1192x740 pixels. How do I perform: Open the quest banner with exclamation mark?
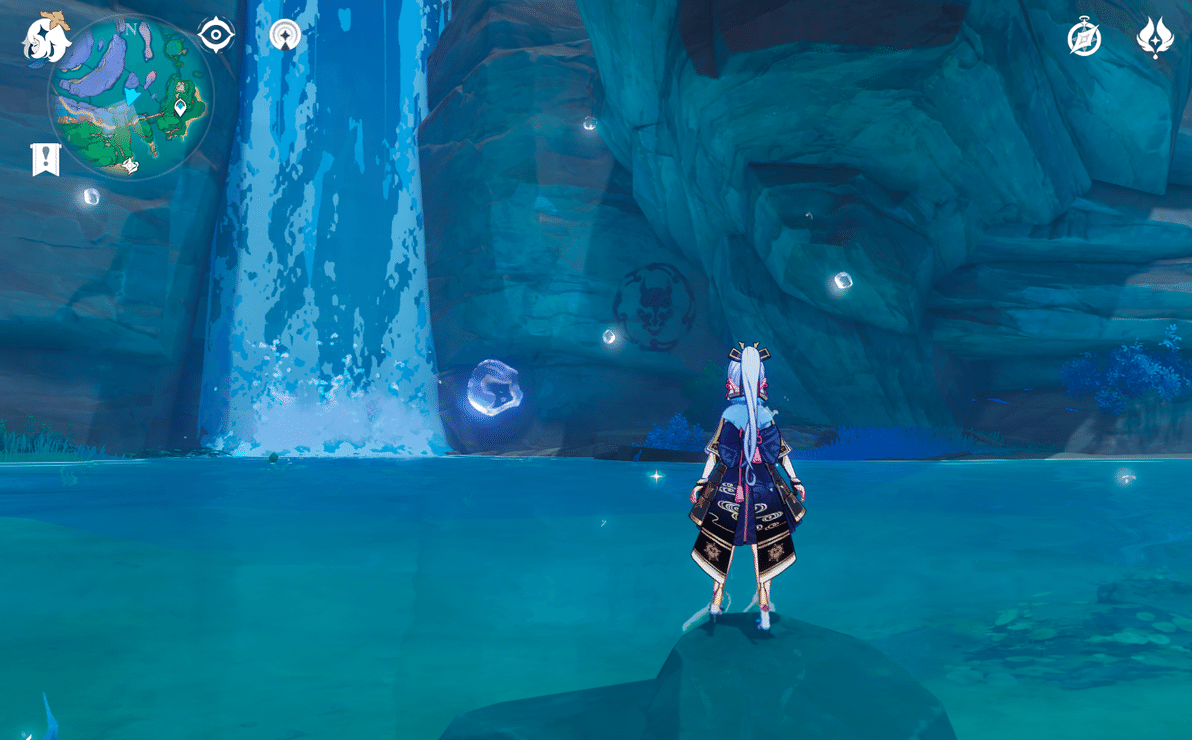pyautogui.click(x=46, y=159)
